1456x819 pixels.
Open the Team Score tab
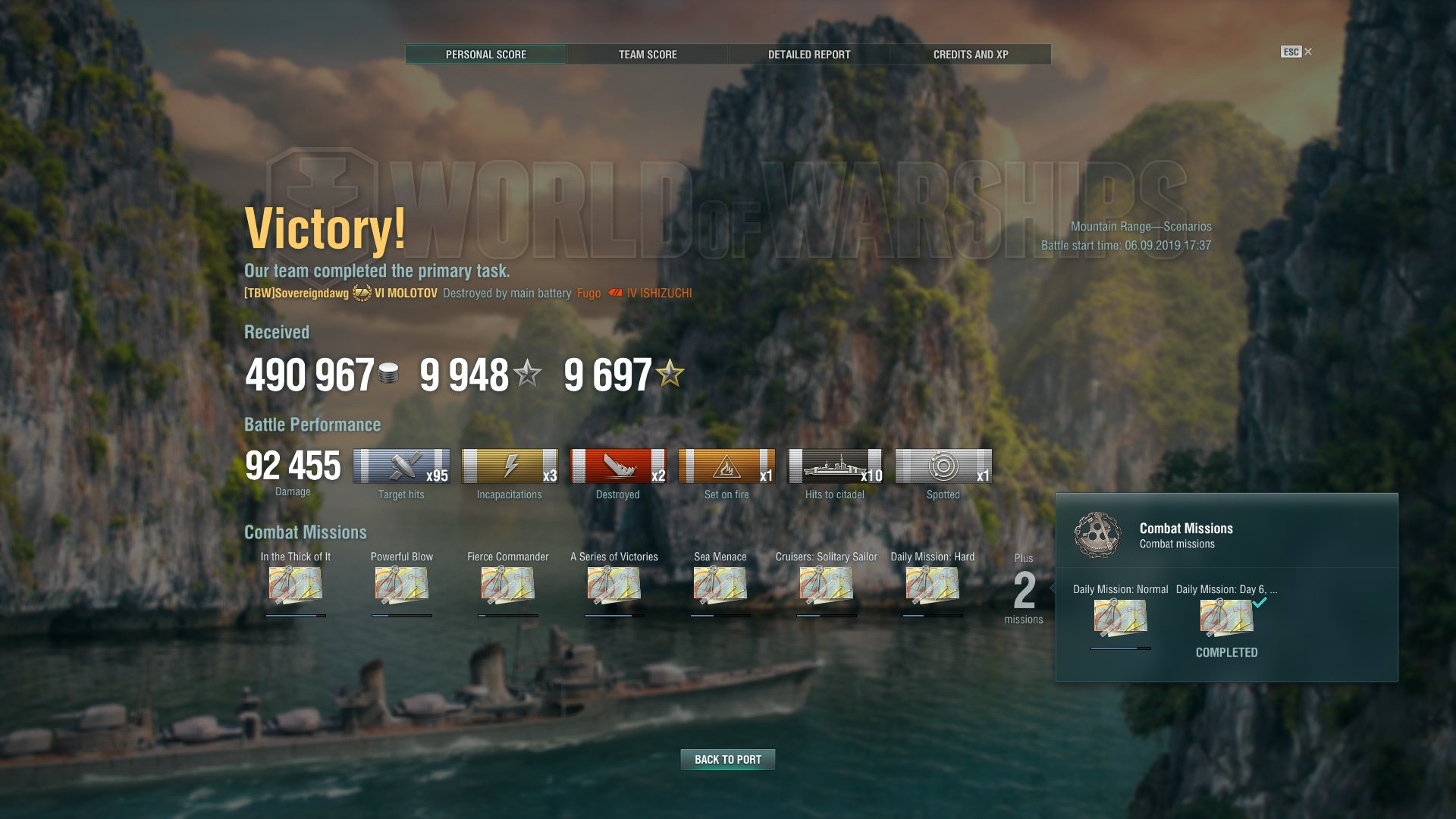pyautogui.click(x=648, y=55)
